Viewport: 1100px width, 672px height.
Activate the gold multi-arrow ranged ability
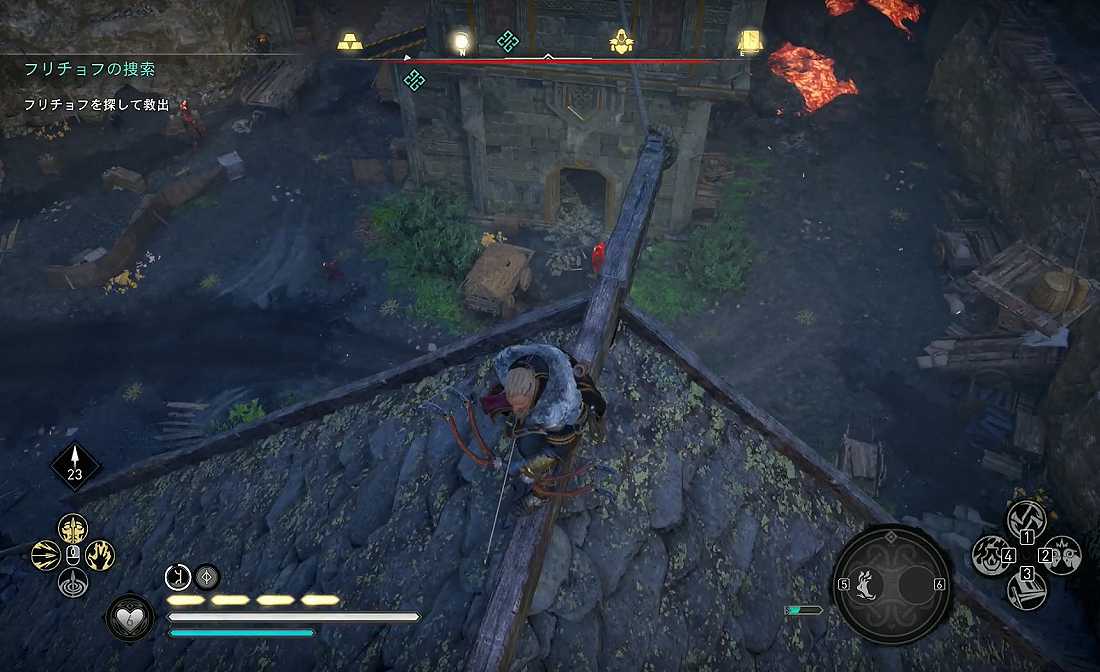point(46,555)
